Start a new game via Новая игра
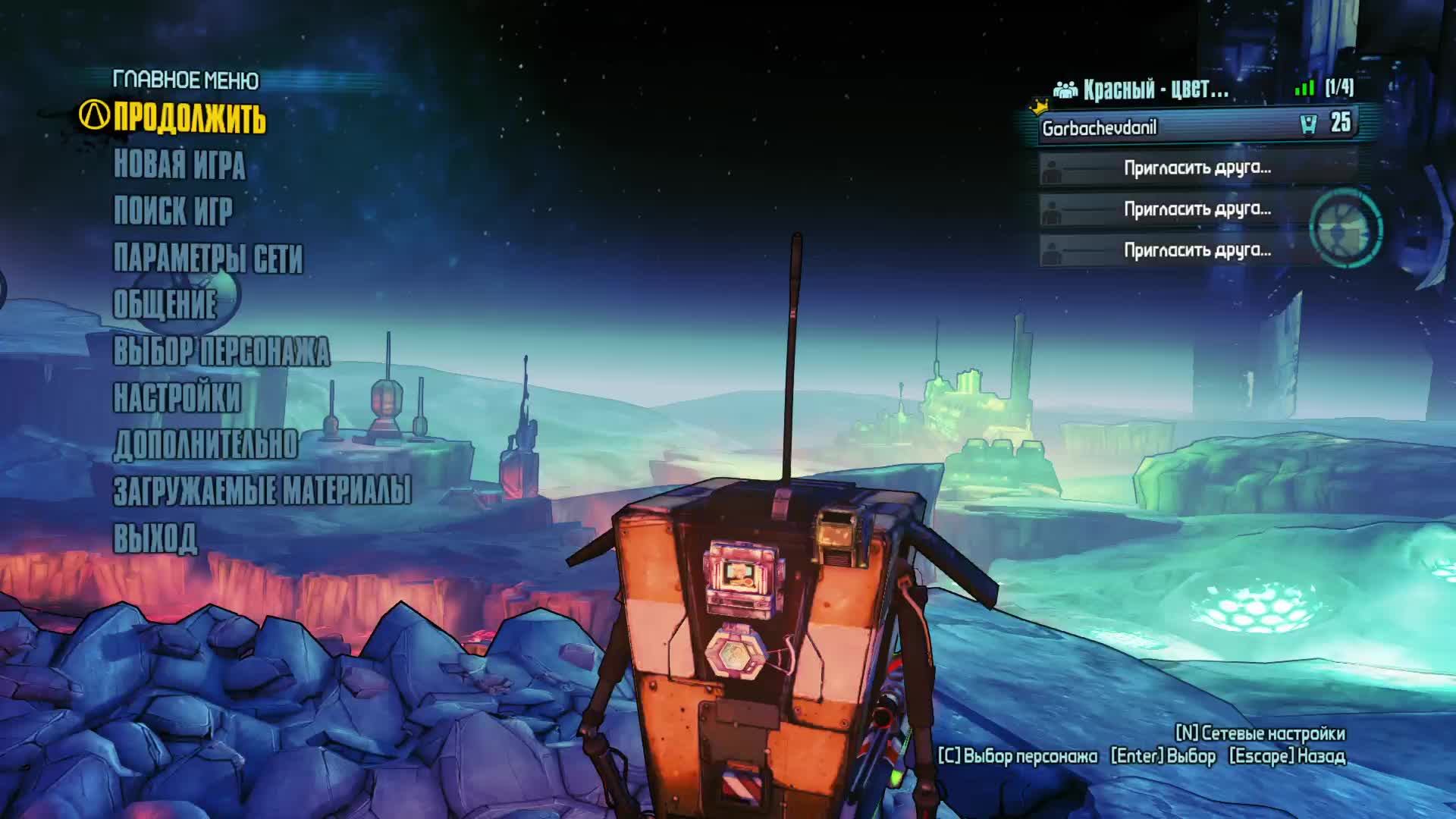 click(179, 165)
